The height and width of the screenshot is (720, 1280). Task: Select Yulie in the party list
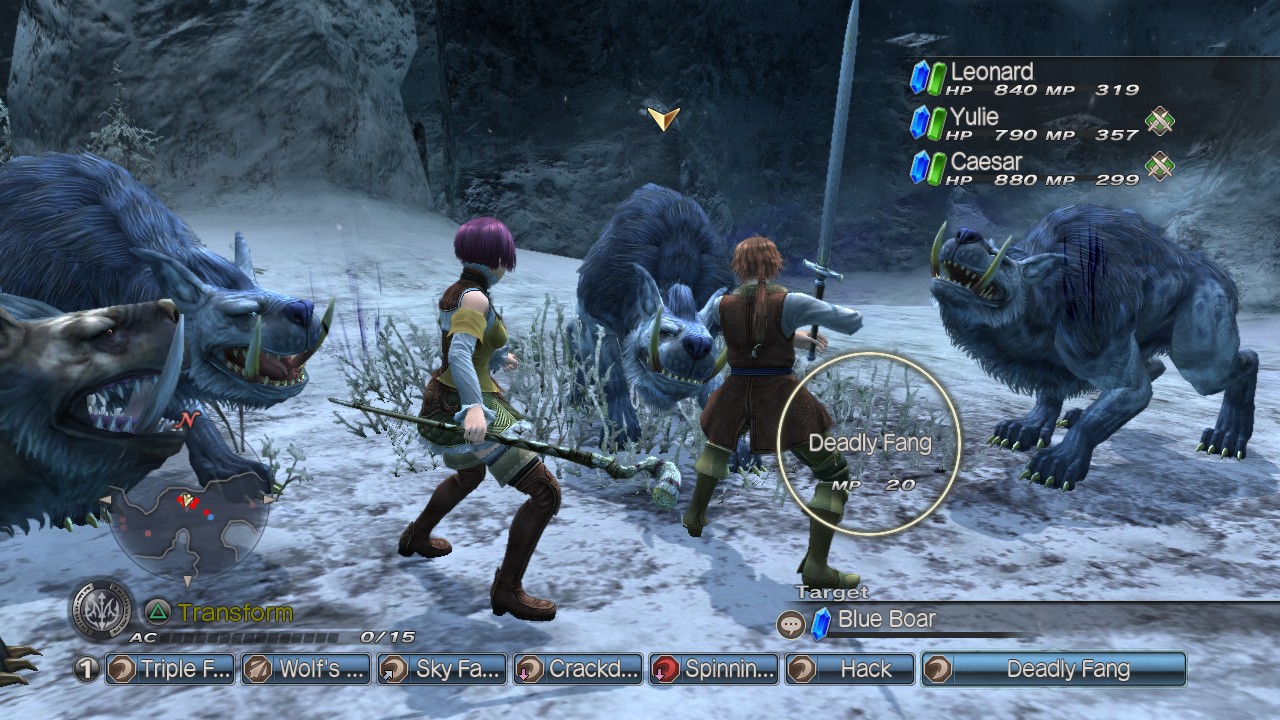coord(974,117)
